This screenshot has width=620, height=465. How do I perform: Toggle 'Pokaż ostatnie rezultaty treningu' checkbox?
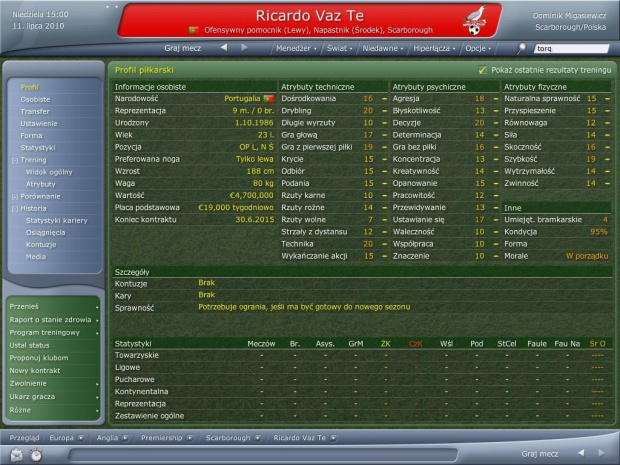click(x=483, y=70)
